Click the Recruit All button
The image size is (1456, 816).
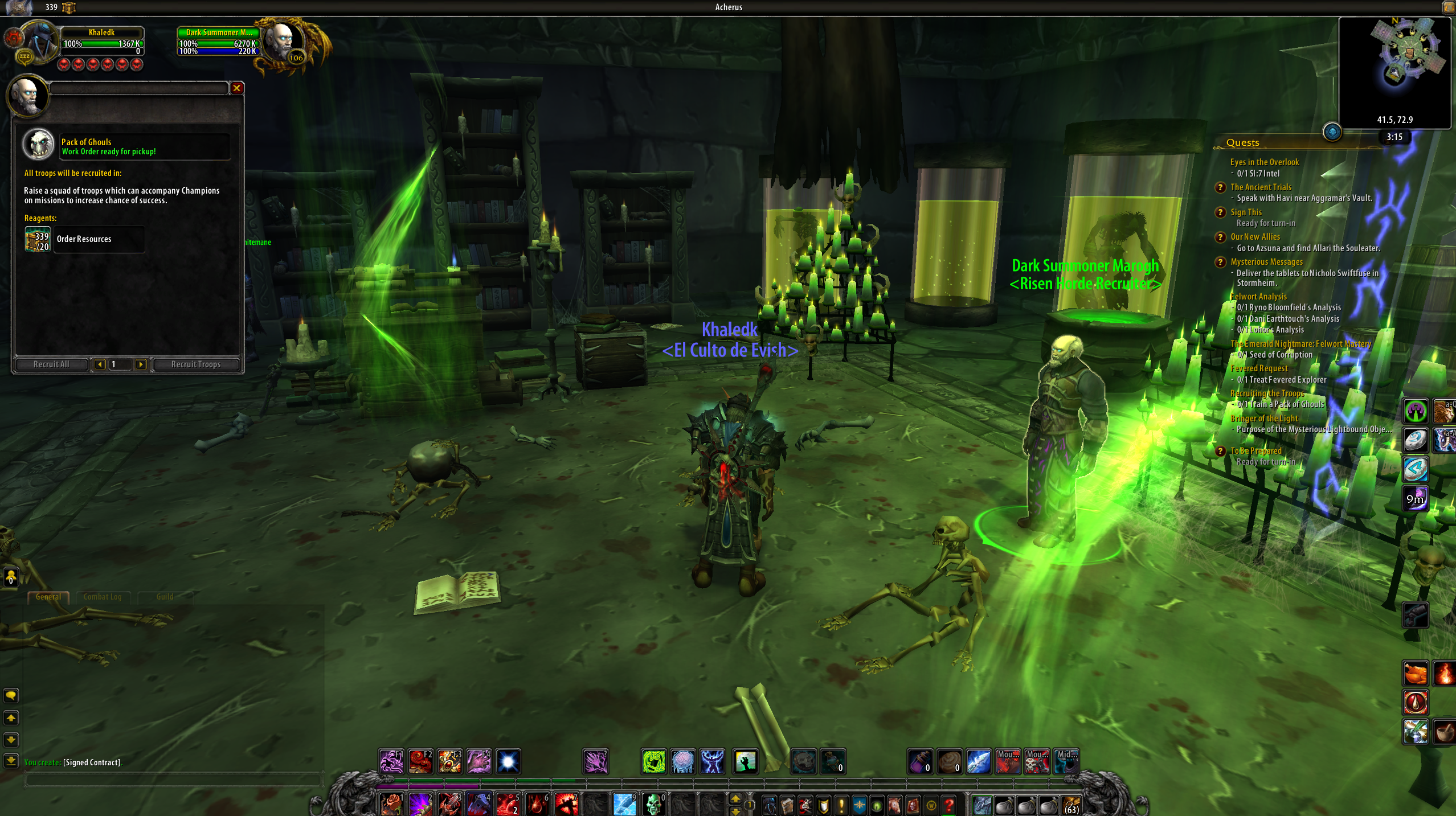(x=51, y=364)
